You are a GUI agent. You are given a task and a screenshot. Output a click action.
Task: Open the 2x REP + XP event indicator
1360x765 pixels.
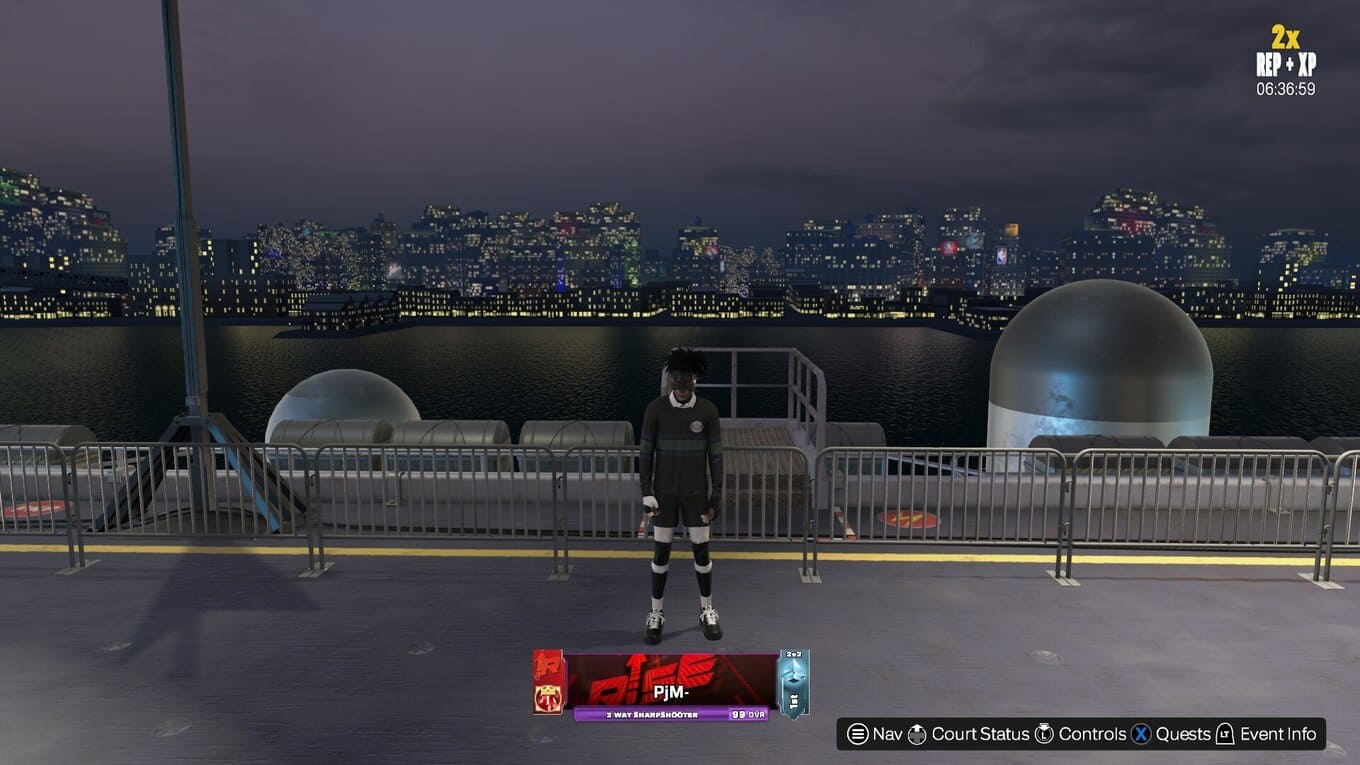1285,60
